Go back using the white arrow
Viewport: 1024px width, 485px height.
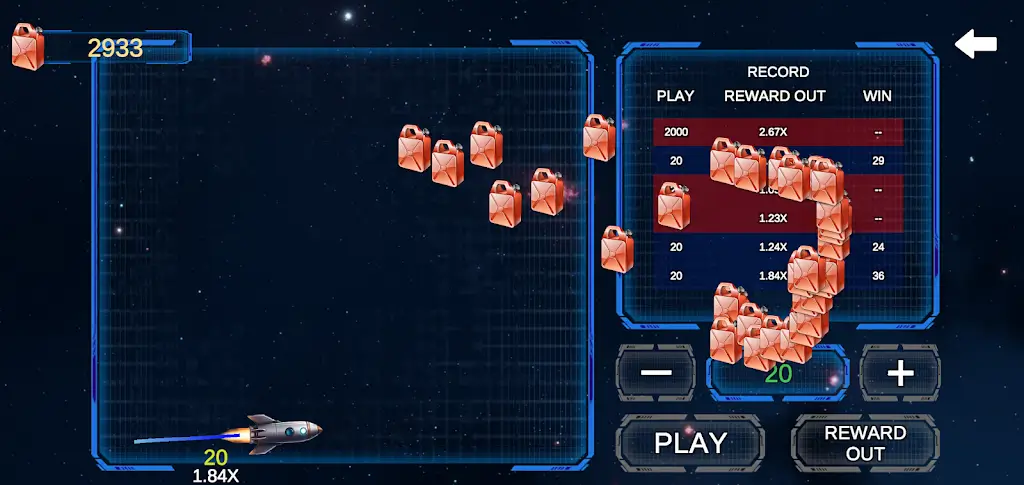[976, 44]
